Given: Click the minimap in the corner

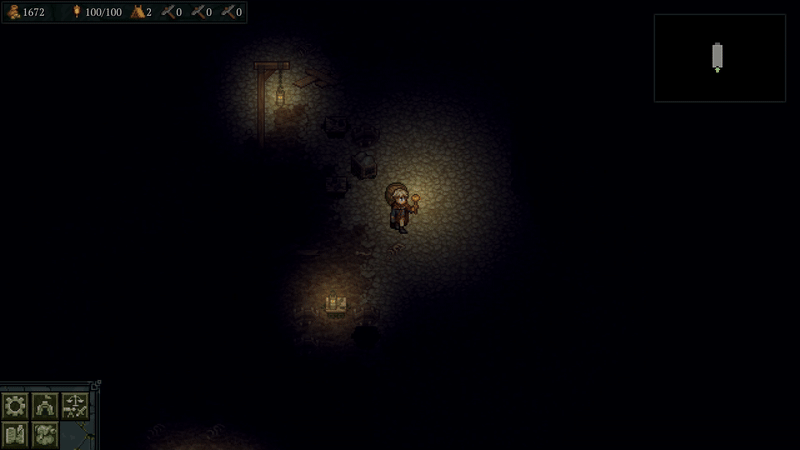Looking at the screenshot, I should [x=719, y=58].
